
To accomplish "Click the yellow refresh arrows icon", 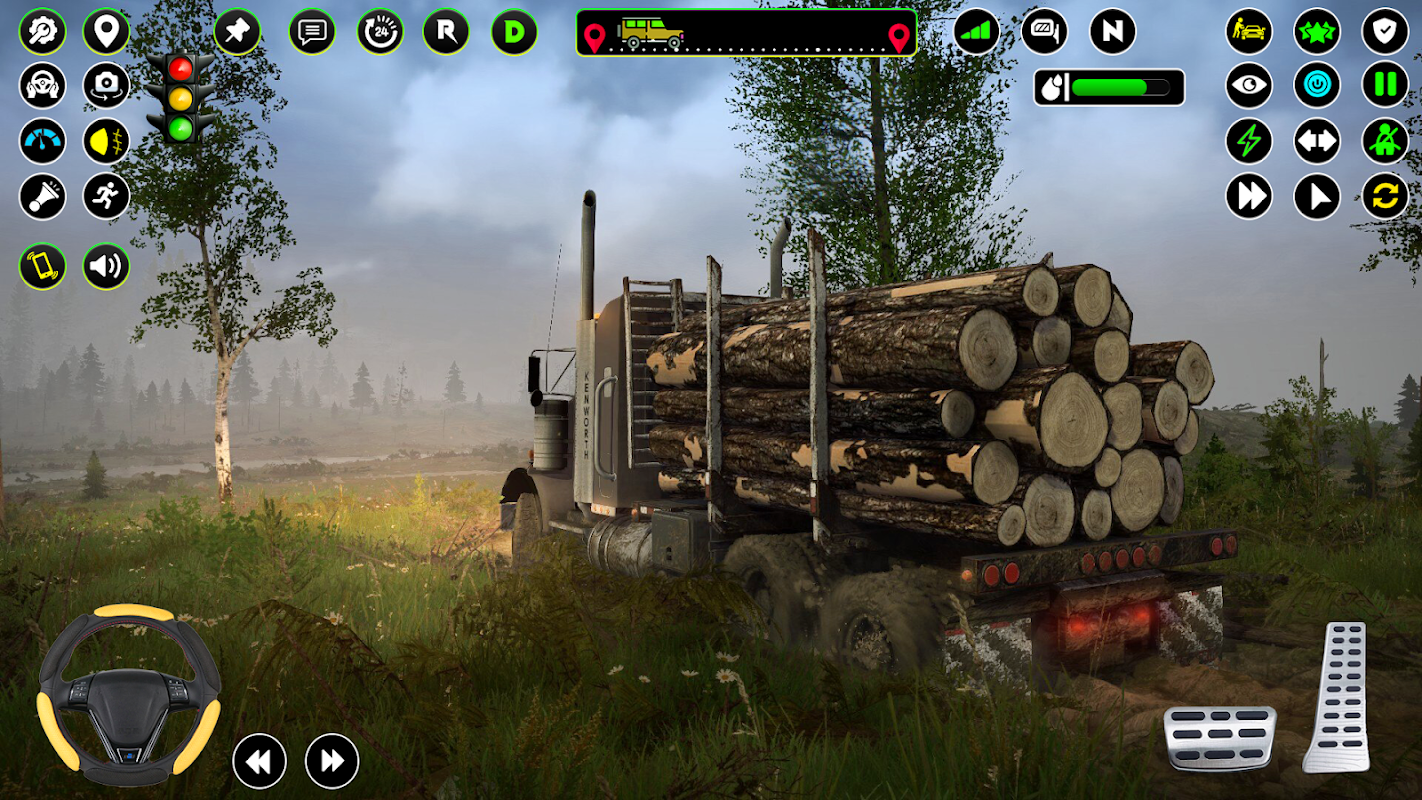I will (1385, 196).
